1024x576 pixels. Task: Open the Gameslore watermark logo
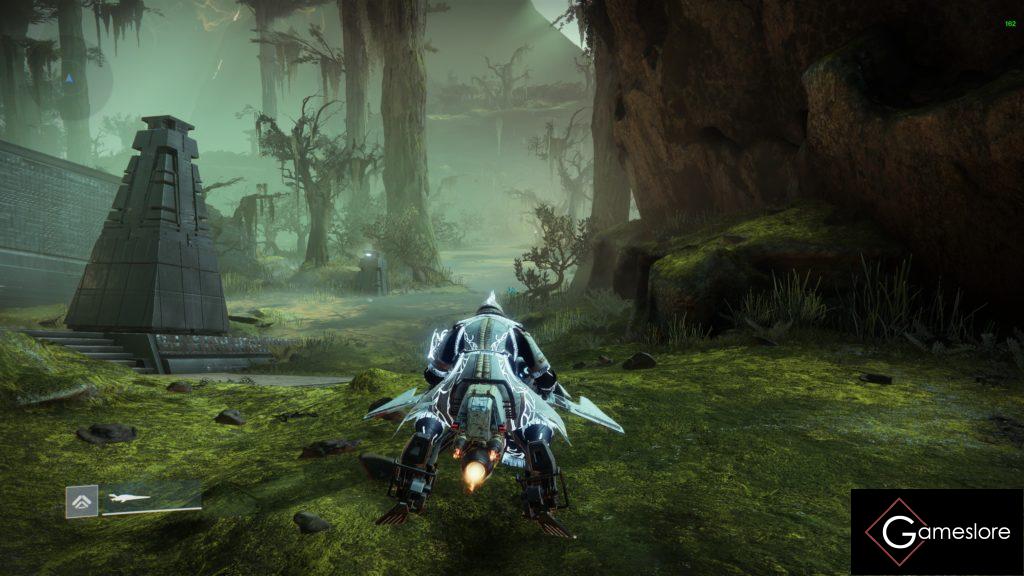[x=937, y=532]
